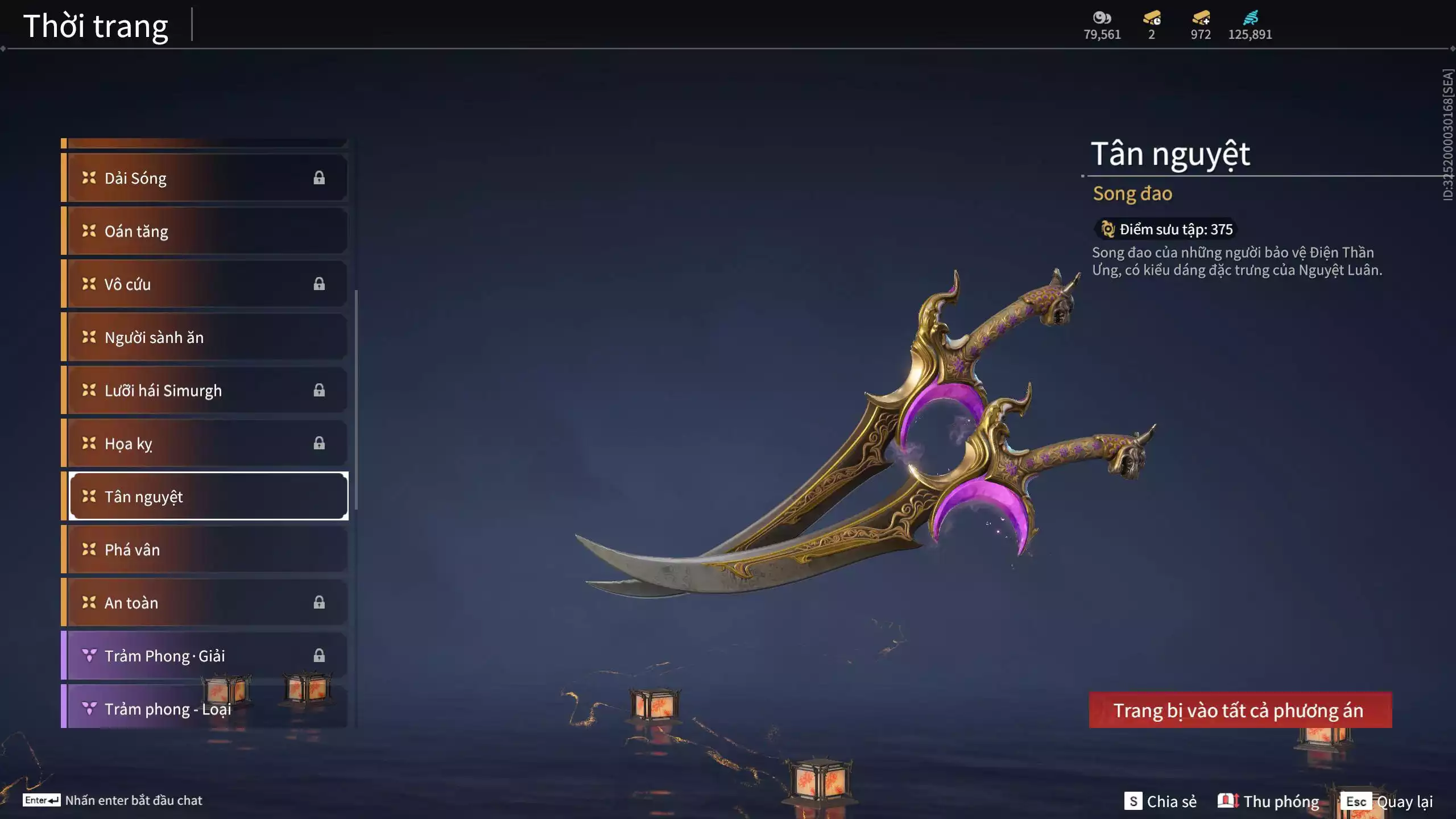Screen dimensions: 1456x819
Task: Go back with Quay lại
Action: 1387,801
